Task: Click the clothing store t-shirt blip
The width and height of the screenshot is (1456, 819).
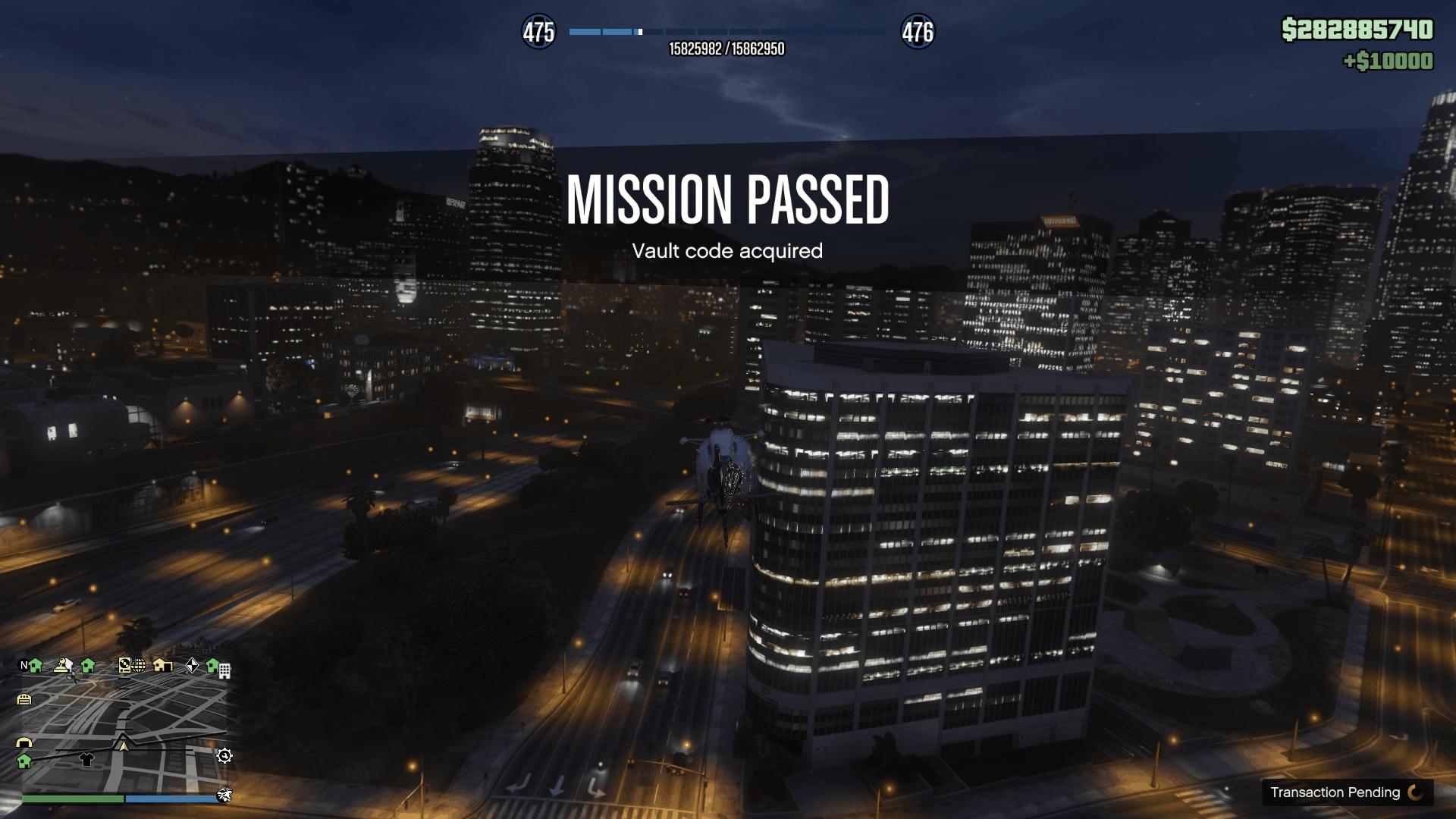Action: (x=86, y=759)
